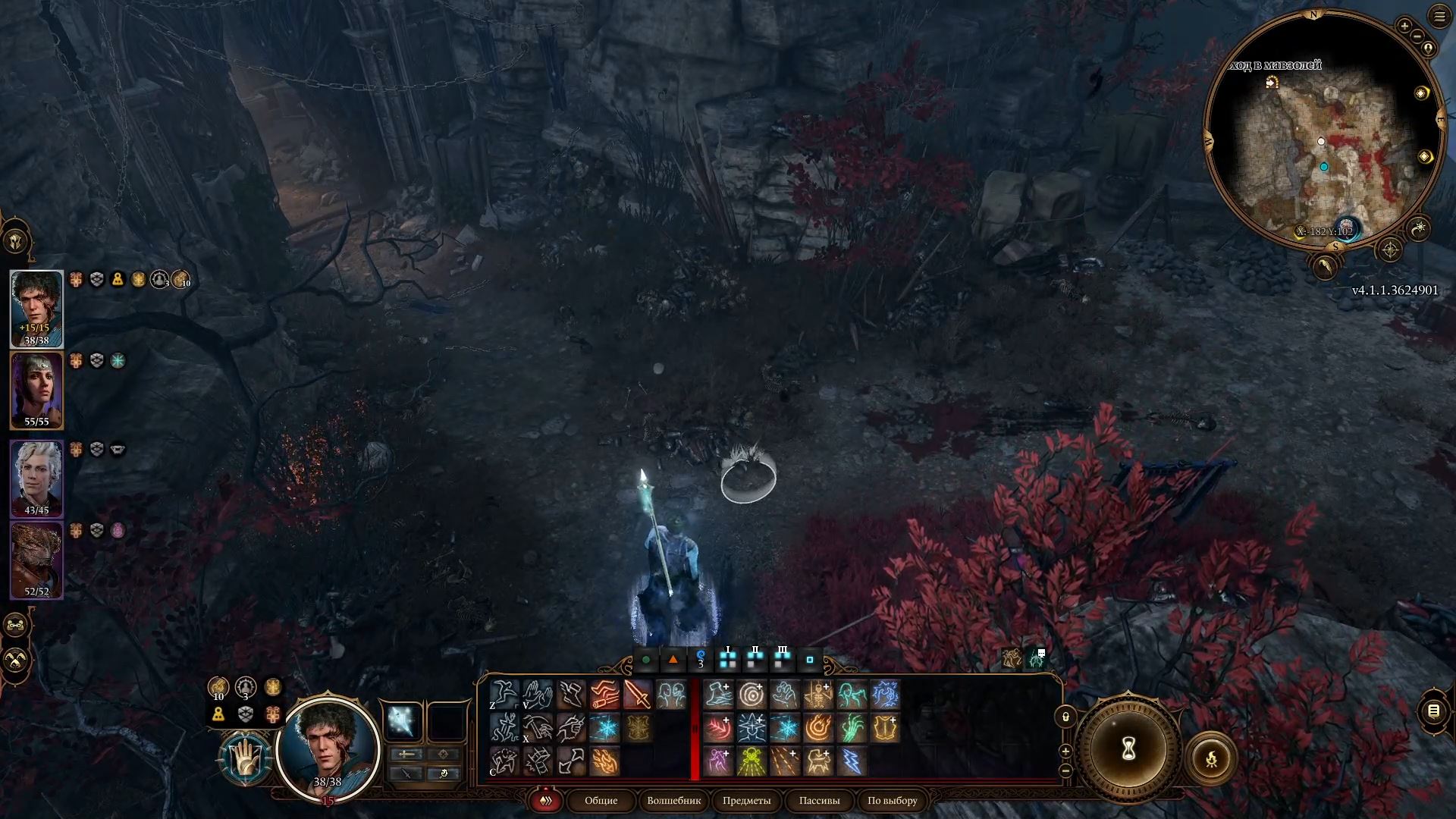Zoom in the minimap with plus button
Screen dimensions: 1456x819
click(1404, 27)
